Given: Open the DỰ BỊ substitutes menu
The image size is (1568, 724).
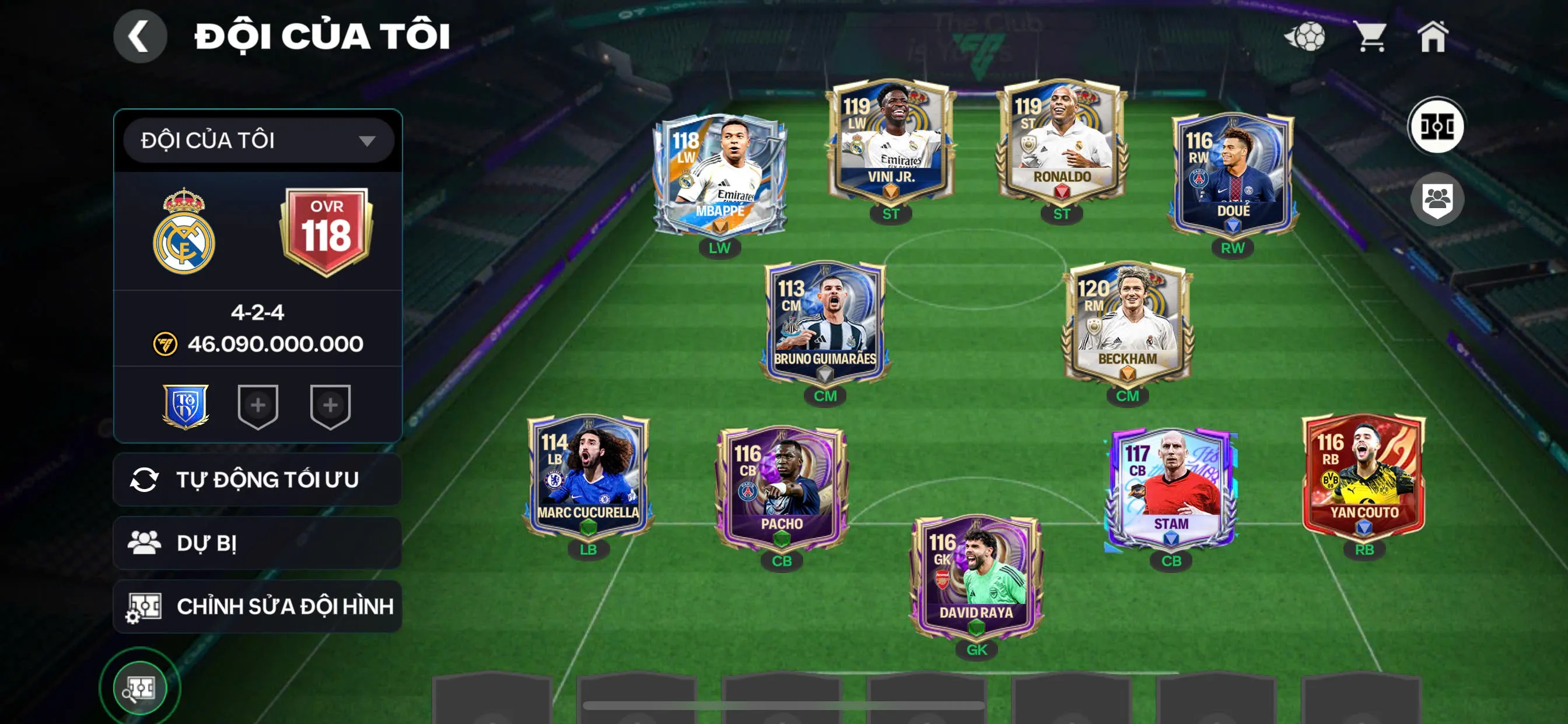Looking at the screenshot, I should coord(257,543).
